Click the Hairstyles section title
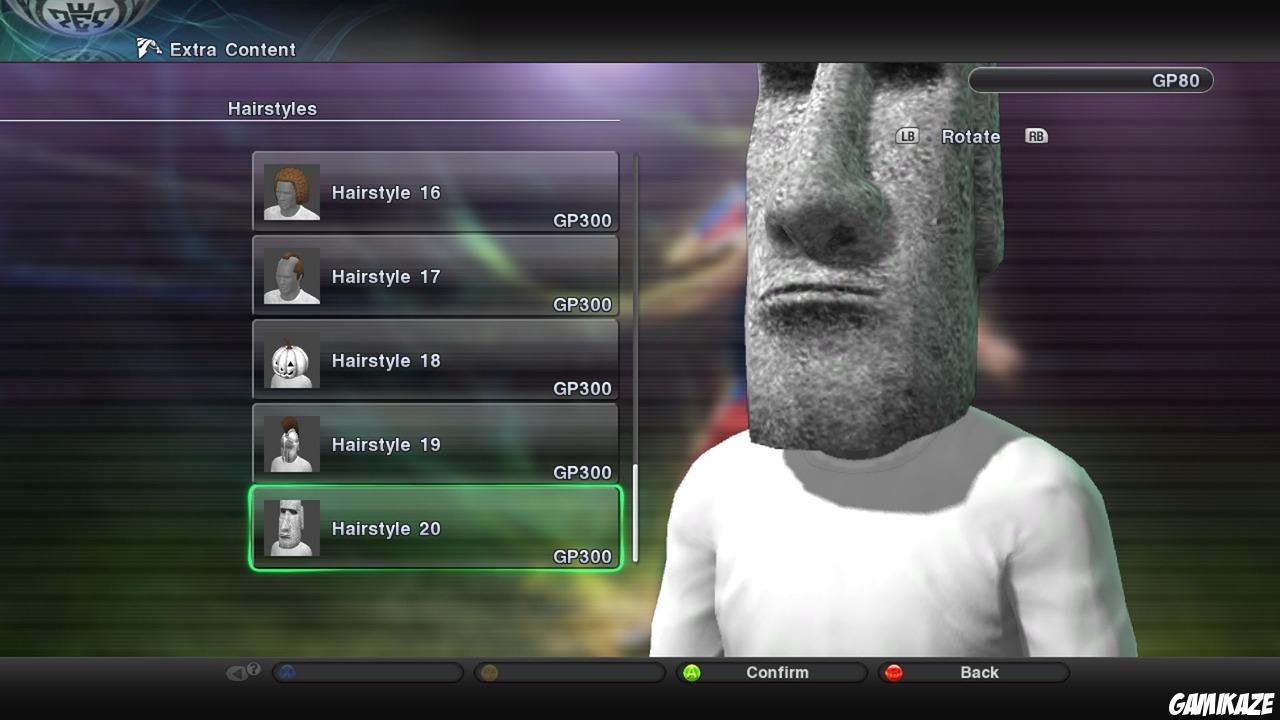This screenshot has width=1280, height=720. tap(272, 109)
